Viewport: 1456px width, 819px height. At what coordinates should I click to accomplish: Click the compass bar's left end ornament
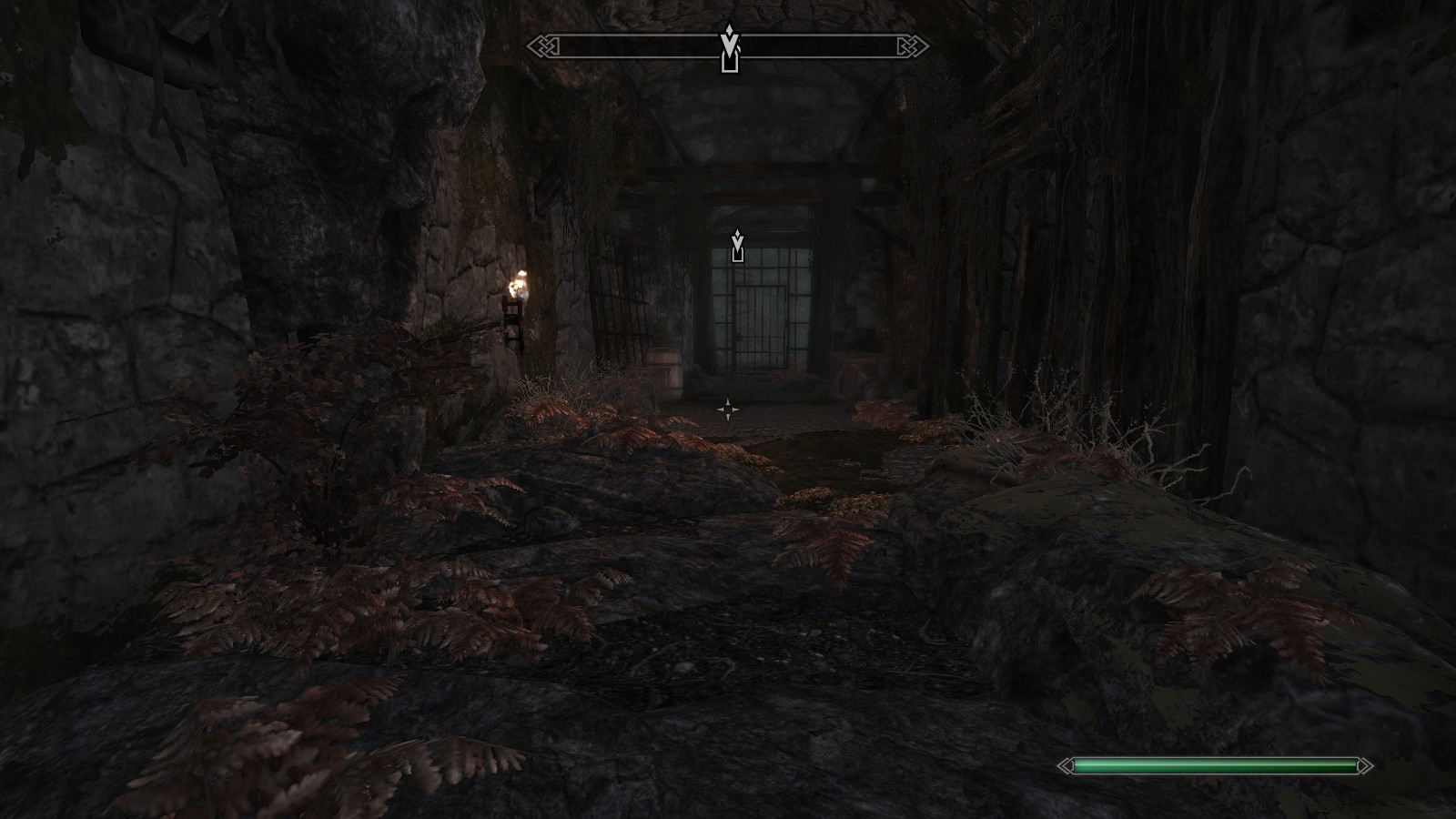coord(539,45)
